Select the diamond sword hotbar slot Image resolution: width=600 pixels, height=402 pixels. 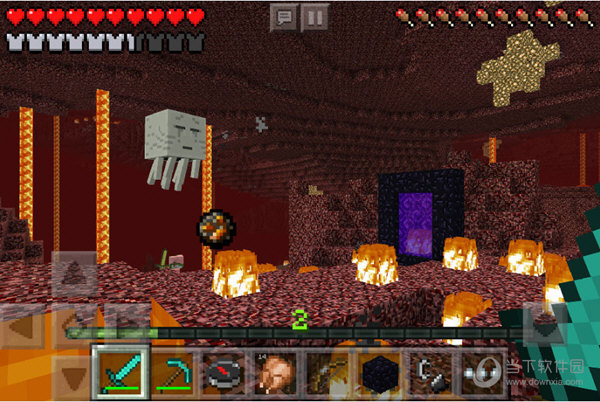(122, 373)
